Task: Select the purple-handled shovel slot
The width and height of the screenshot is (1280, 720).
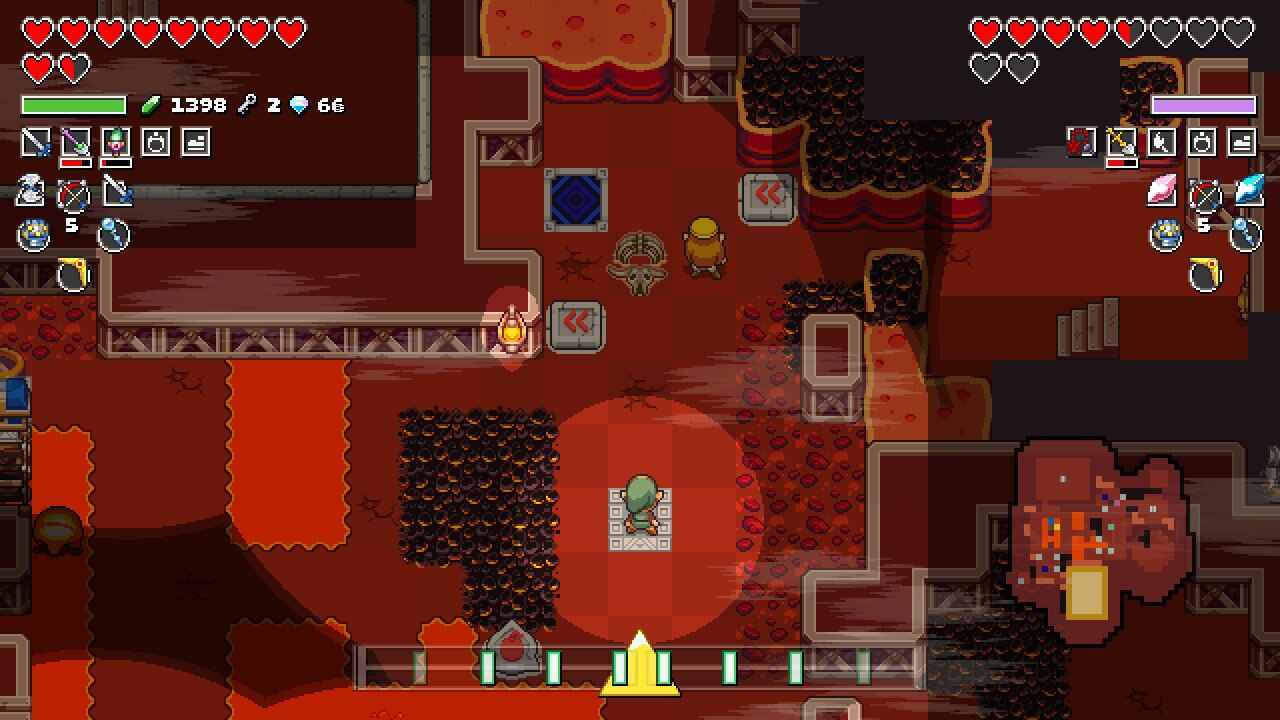Action: (76, 142)
